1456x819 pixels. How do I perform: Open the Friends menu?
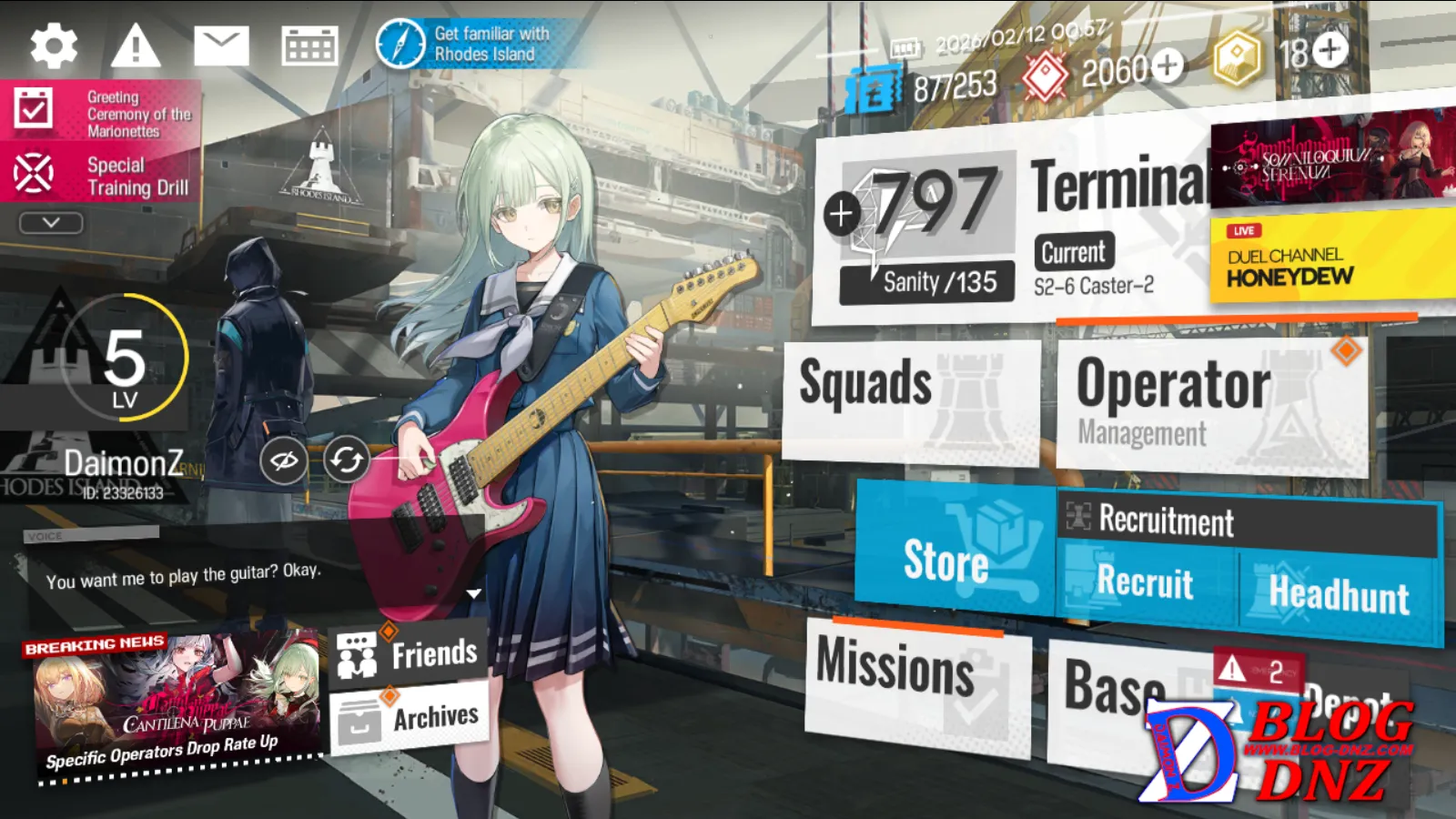click(409, 653)
